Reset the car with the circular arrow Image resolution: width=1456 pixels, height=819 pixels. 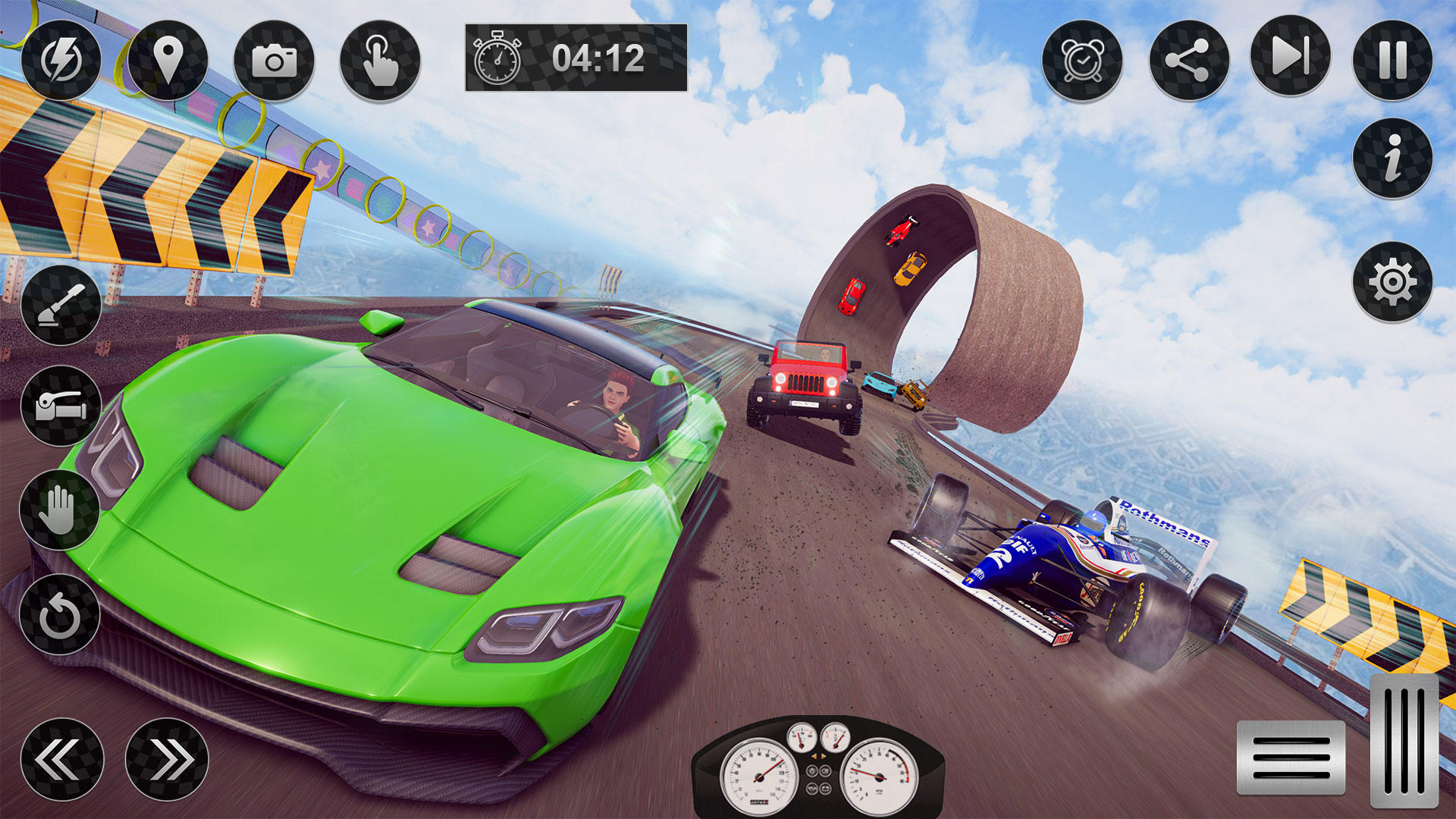click(59, 614)
